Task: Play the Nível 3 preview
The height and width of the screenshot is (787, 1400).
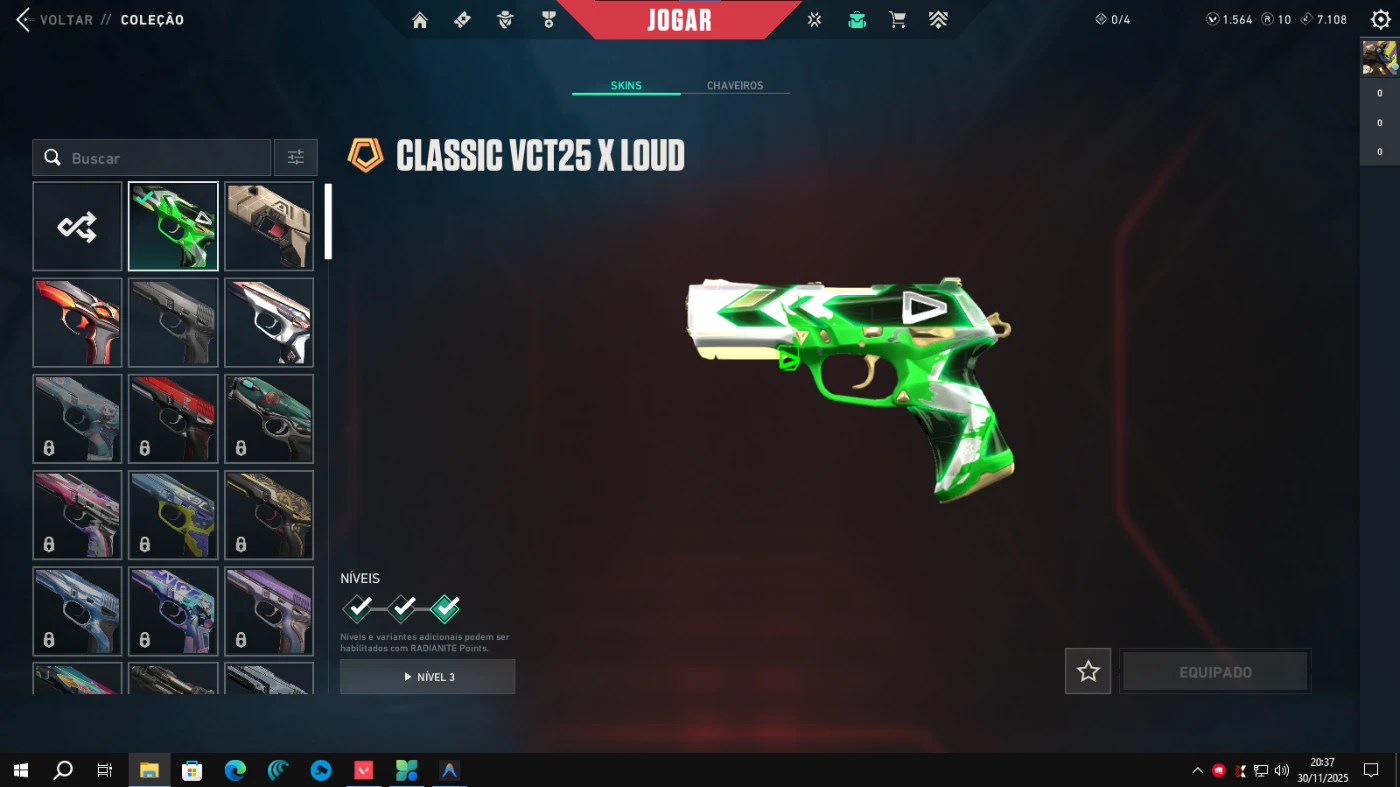Action: click(x=428, y=677)
